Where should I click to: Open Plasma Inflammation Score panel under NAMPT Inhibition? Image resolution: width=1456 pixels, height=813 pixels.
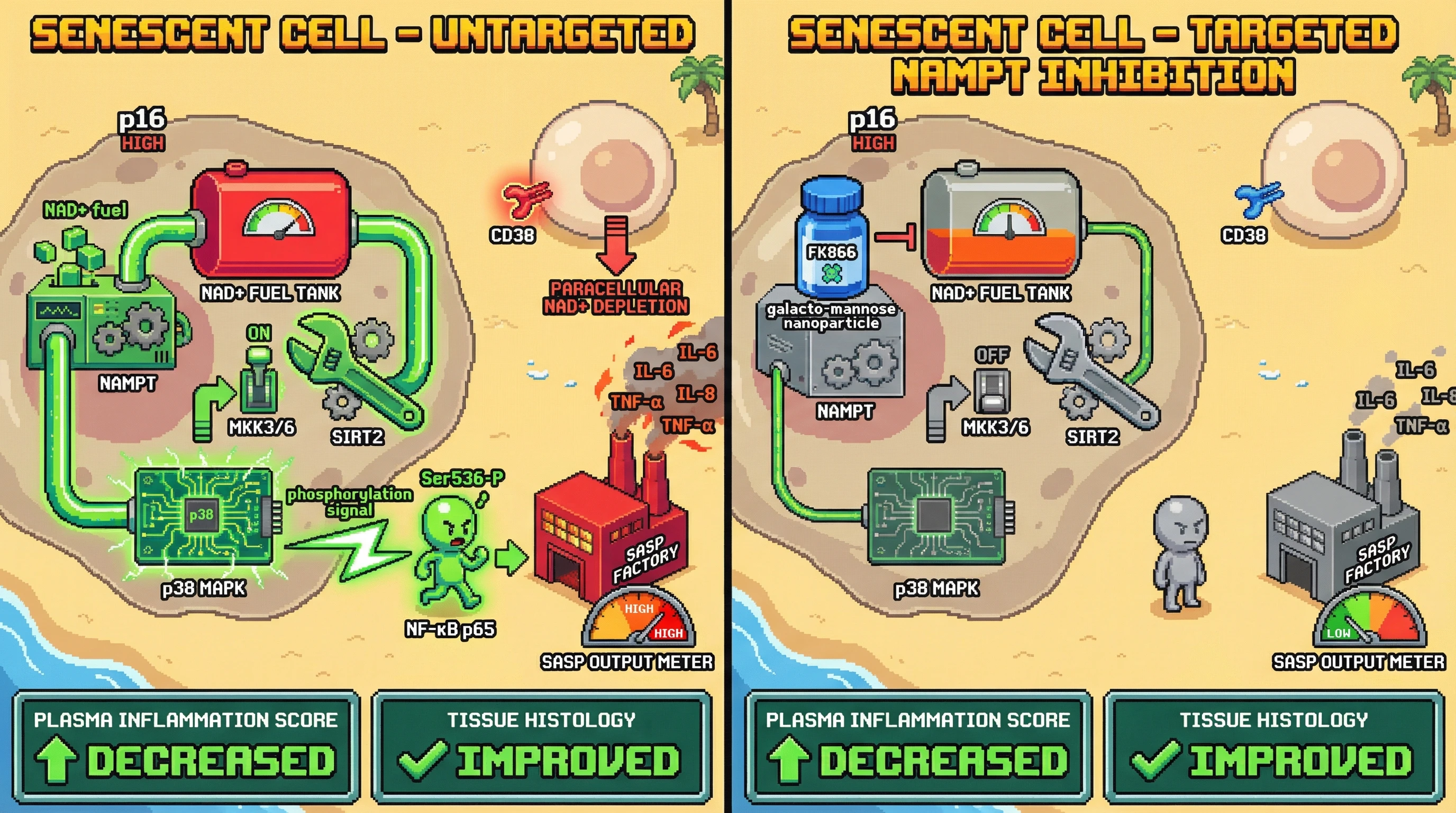(x=918, y=745)
